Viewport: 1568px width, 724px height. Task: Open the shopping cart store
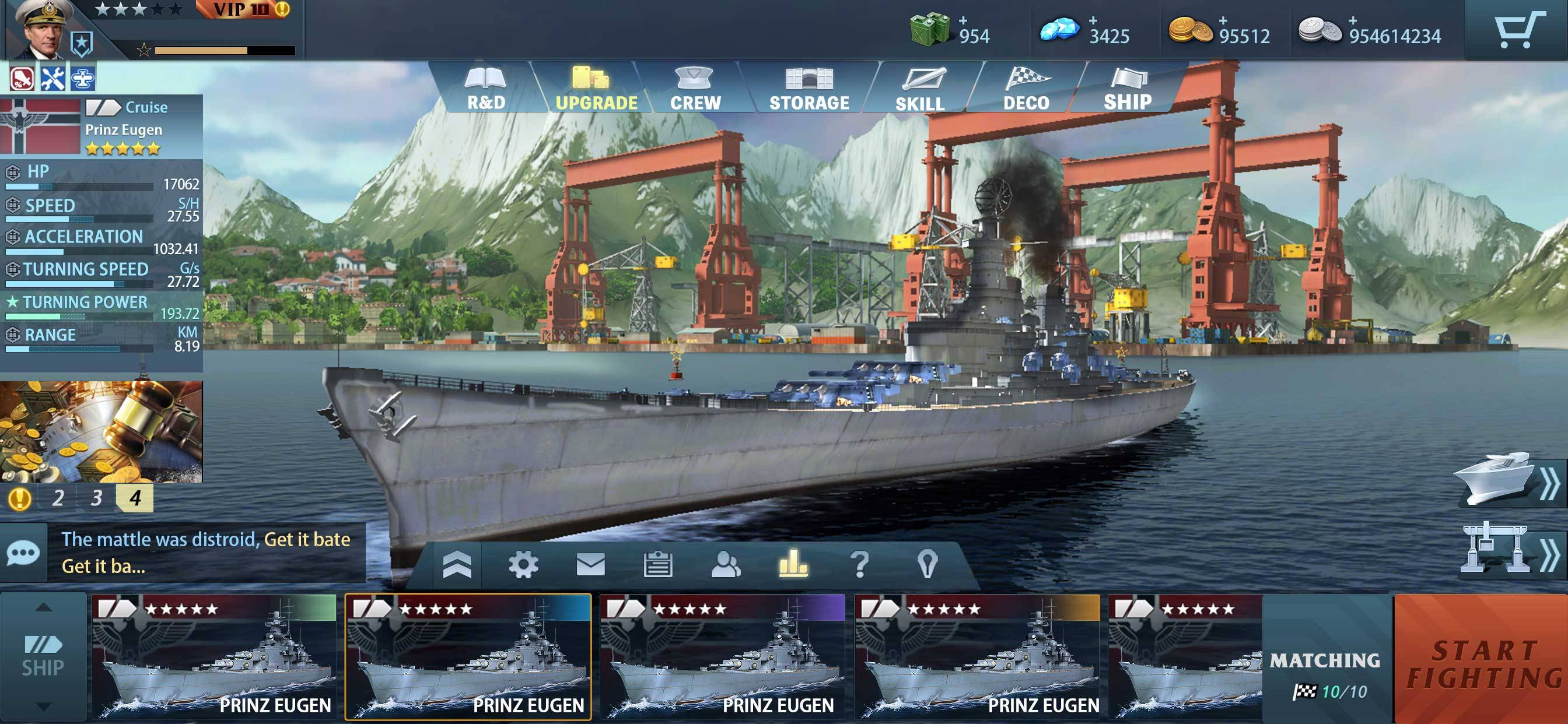pos(1521,29)
